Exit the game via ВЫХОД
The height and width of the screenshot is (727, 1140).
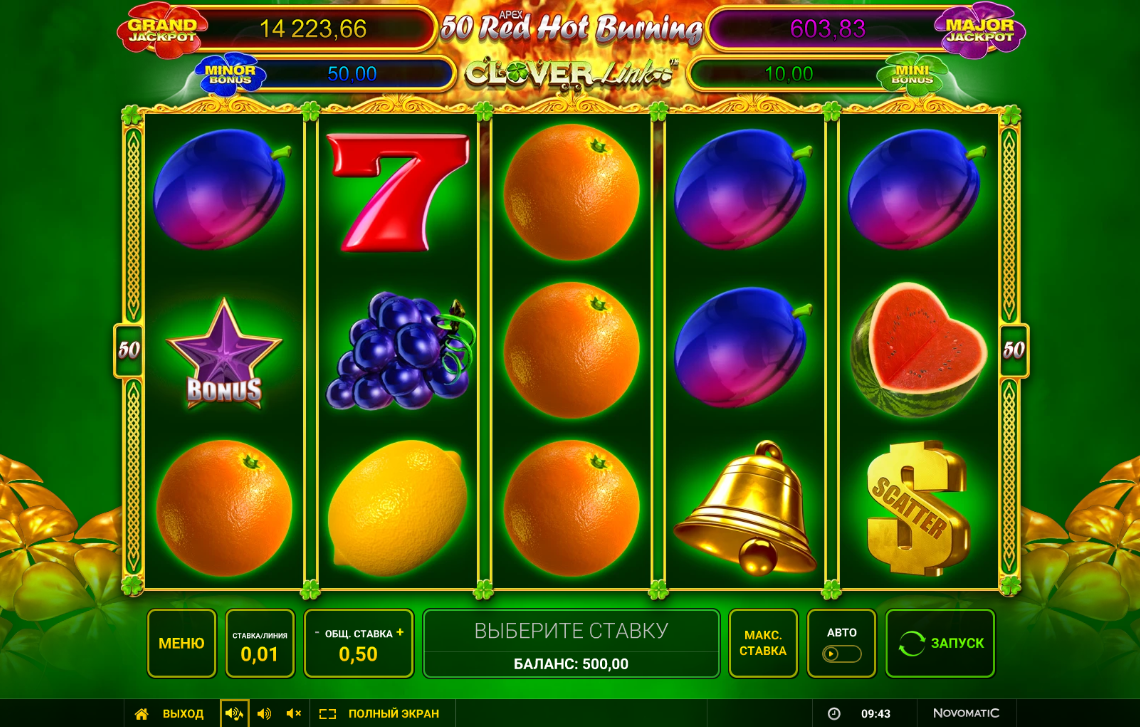170,714
